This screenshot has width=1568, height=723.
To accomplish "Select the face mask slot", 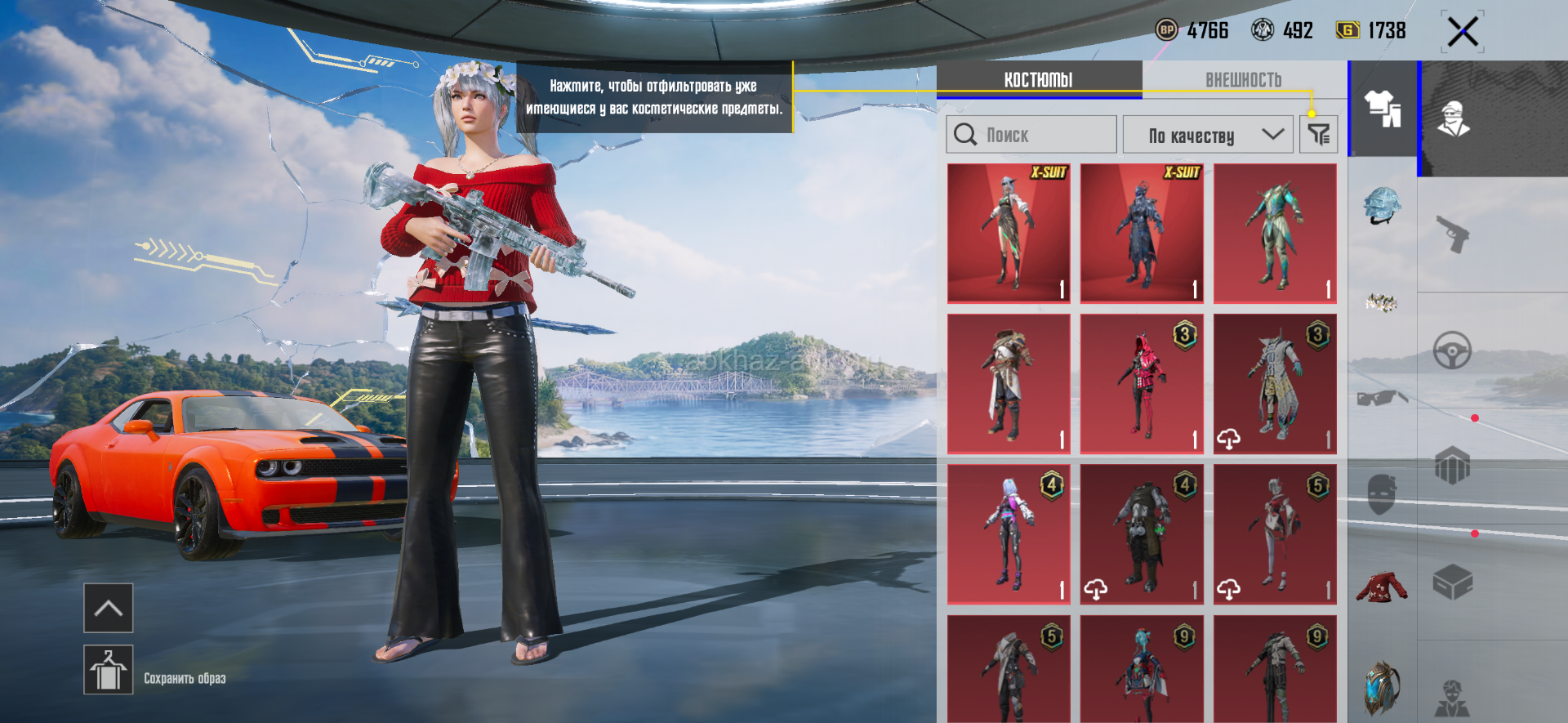I will pos(1382,493).
